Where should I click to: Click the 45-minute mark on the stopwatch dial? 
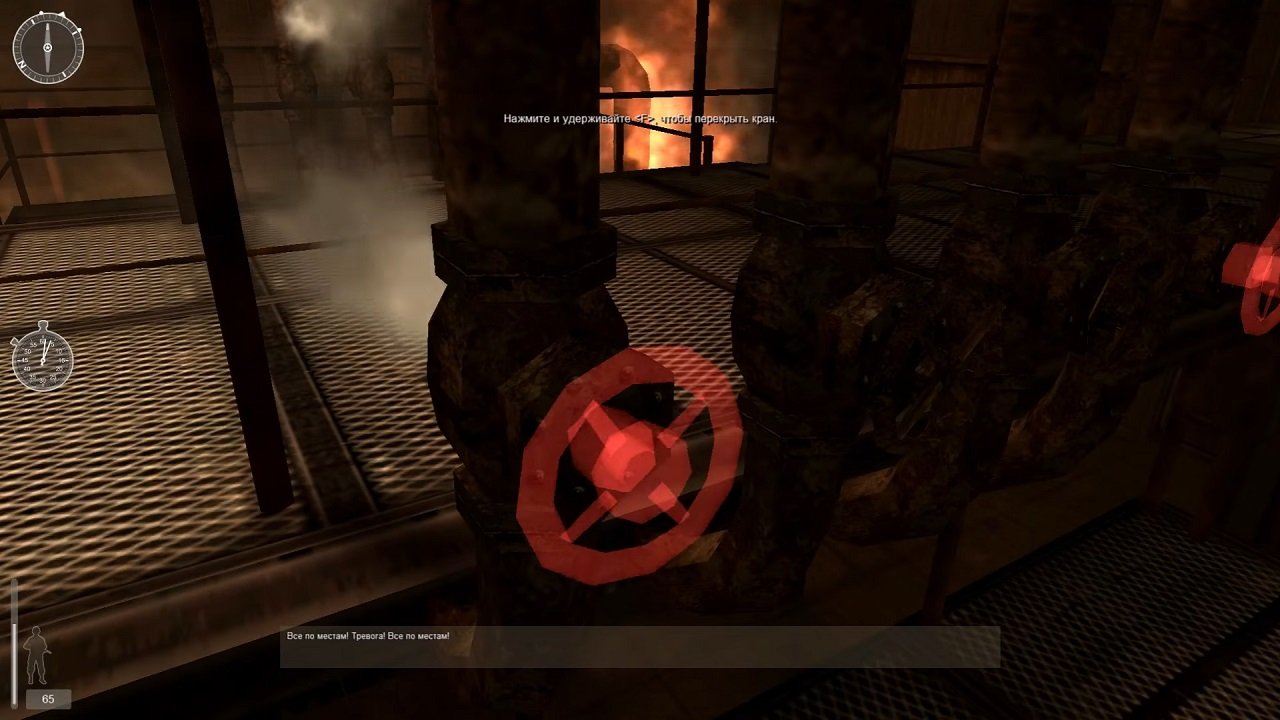pyautogui.click(x=24, y=360)
